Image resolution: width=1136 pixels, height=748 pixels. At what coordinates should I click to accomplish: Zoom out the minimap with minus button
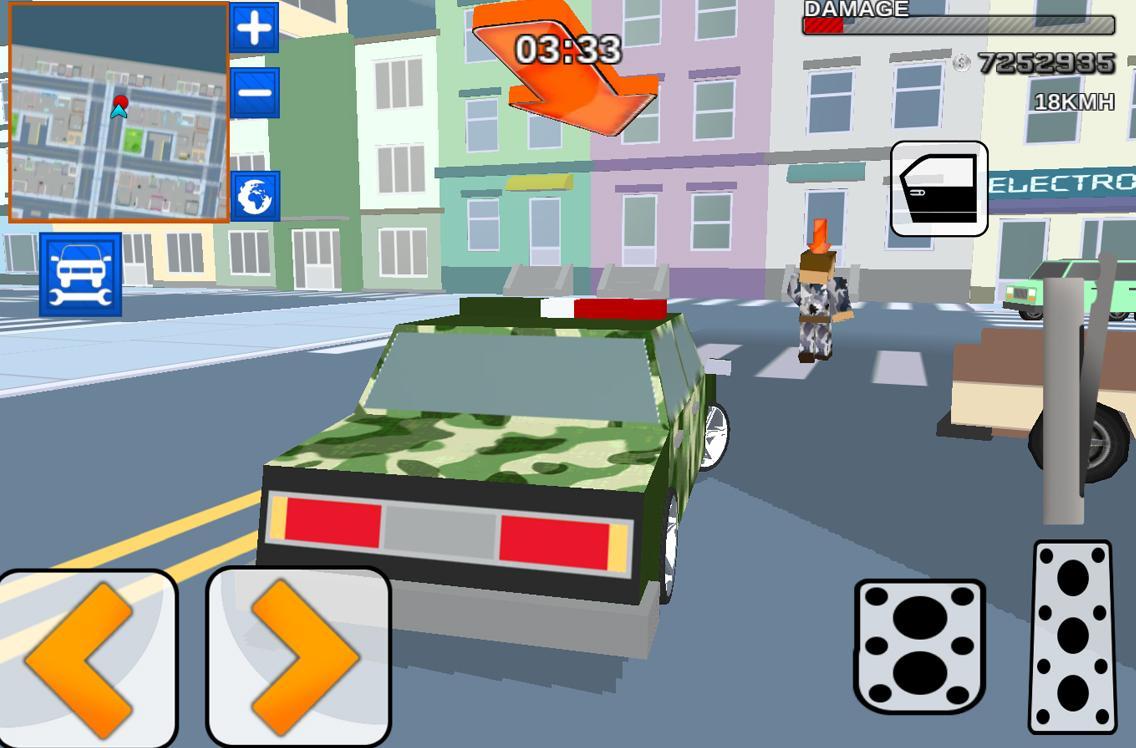(254, 92)
